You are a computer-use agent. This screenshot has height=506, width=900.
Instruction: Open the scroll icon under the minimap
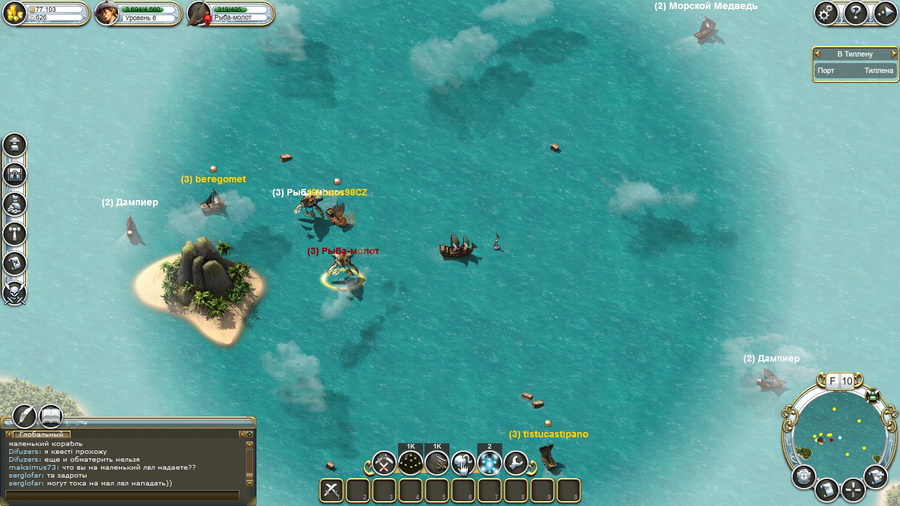click(826, 490)
